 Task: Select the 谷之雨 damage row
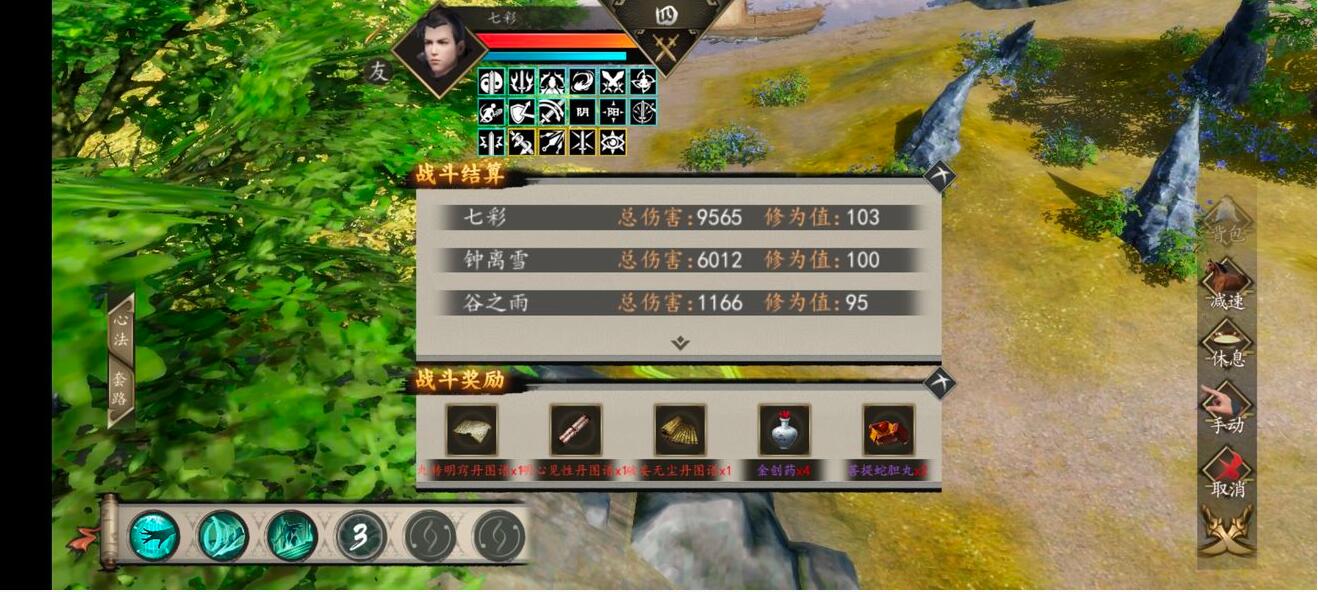pos(678,303)
